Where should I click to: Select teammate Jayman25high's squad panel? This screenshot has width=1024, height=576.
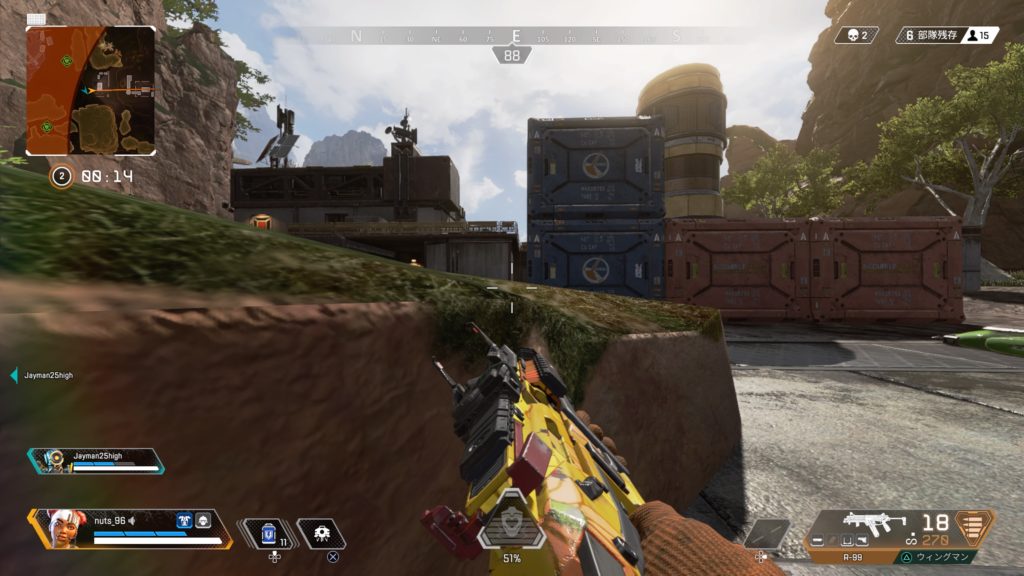(97, 460)
